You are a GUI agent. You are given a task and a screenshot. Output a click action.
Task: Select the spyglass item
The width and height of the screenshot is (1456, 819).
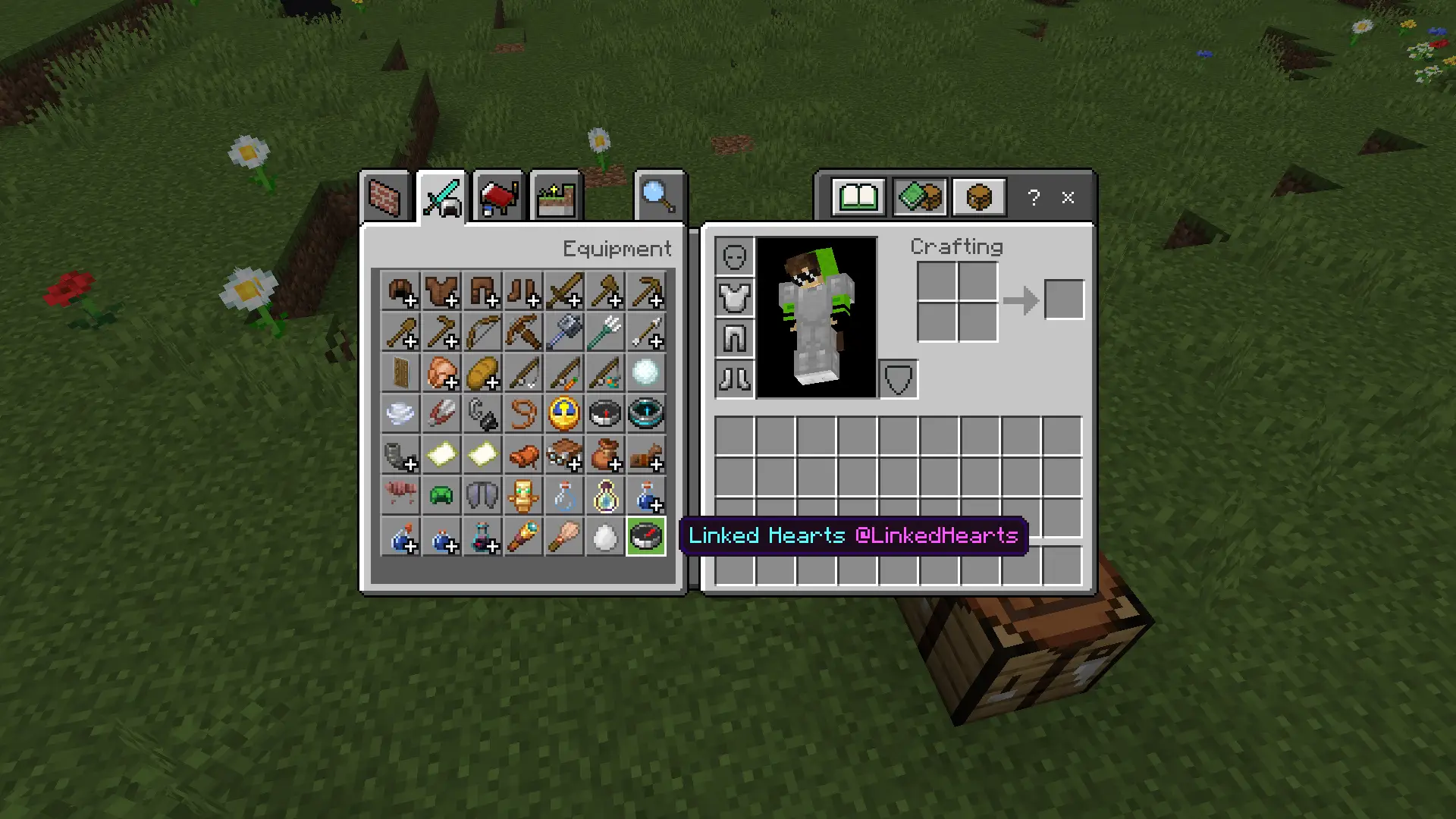click(x=523, y=537)
